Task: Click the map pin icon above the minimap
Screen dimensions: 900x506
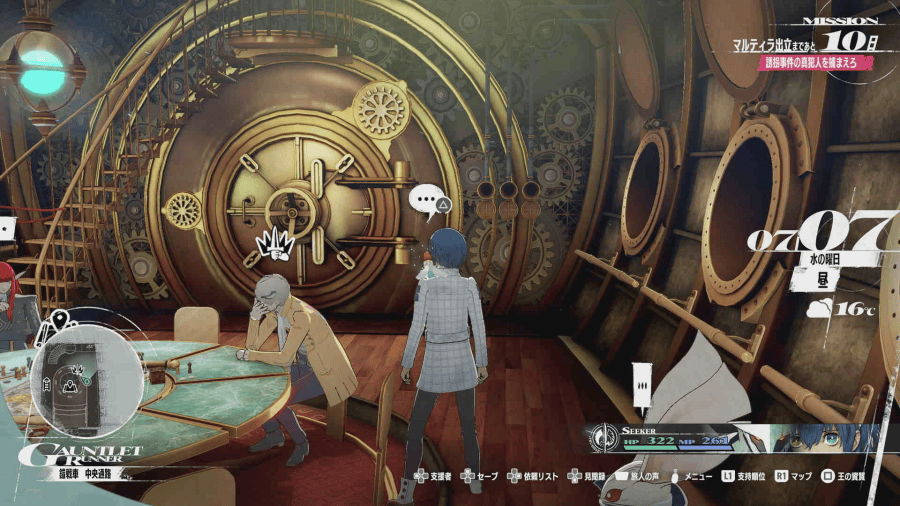Action: (x=59, y=320)
